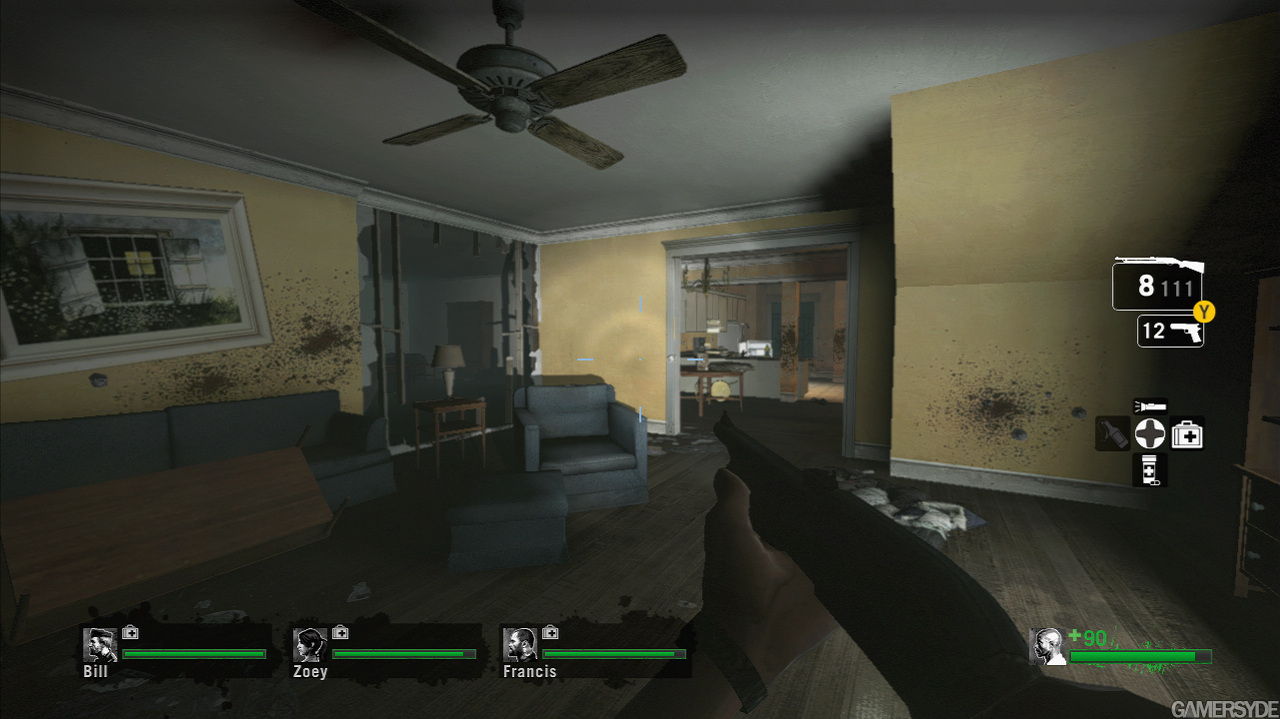The height and width of the screenshot is (719, 1280).
Task: Select the shotgun primary weapon slot
Action: tap(1157, 285)
